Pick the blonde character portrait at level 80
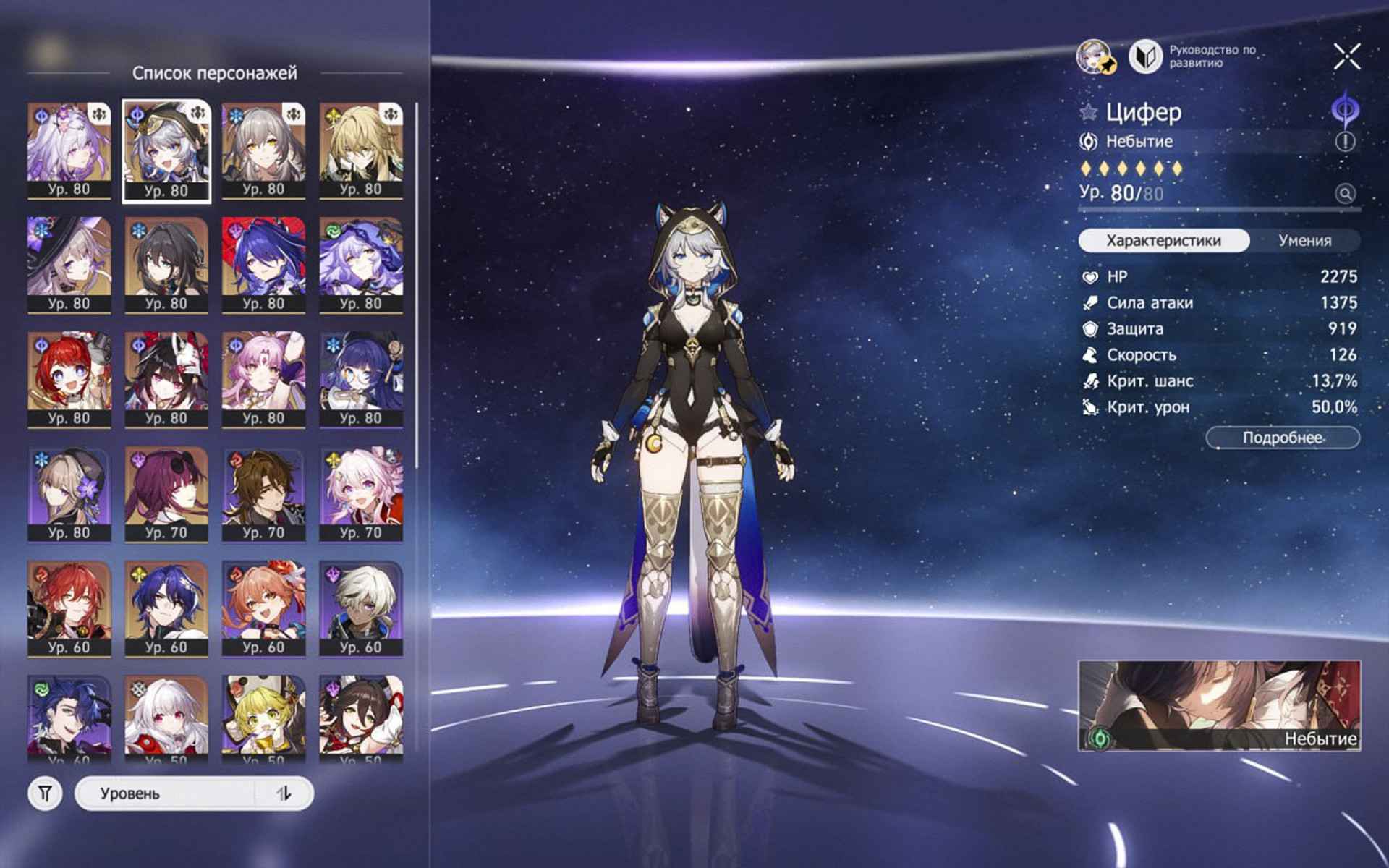 [360, 150]
